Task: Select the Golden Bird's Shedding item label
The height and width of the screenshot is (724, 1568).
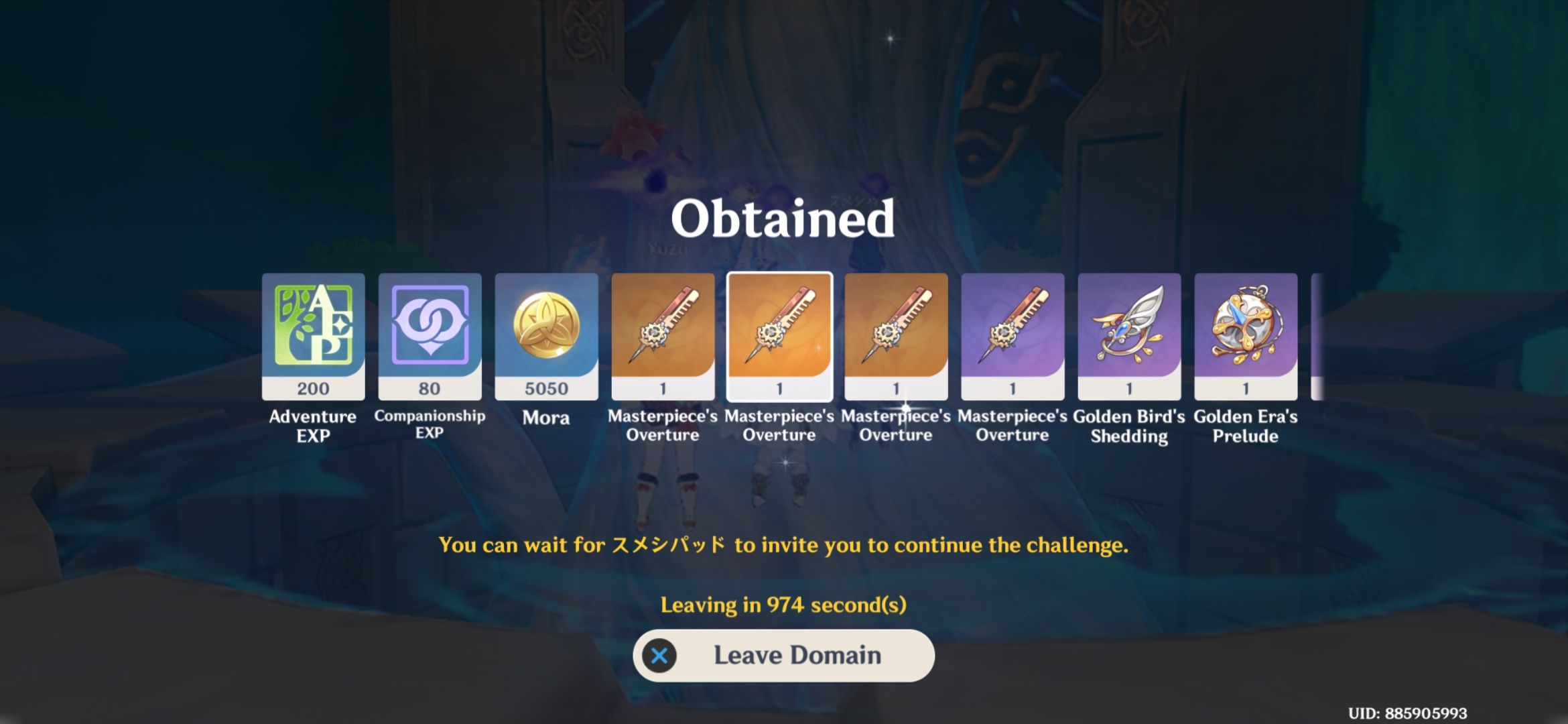Action: coord(1128,426)
